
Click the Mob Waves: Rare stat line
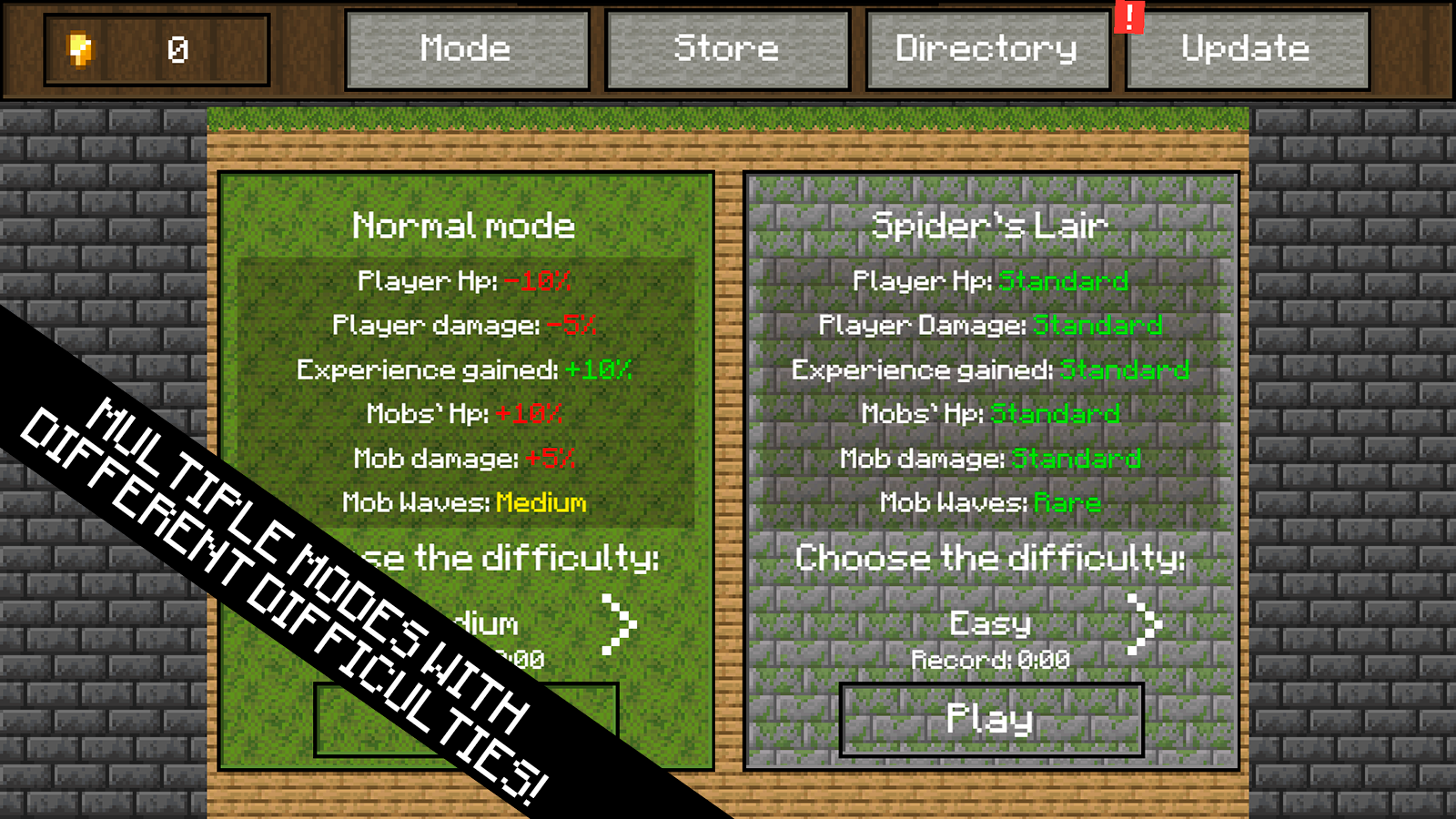tap(990, 503)
